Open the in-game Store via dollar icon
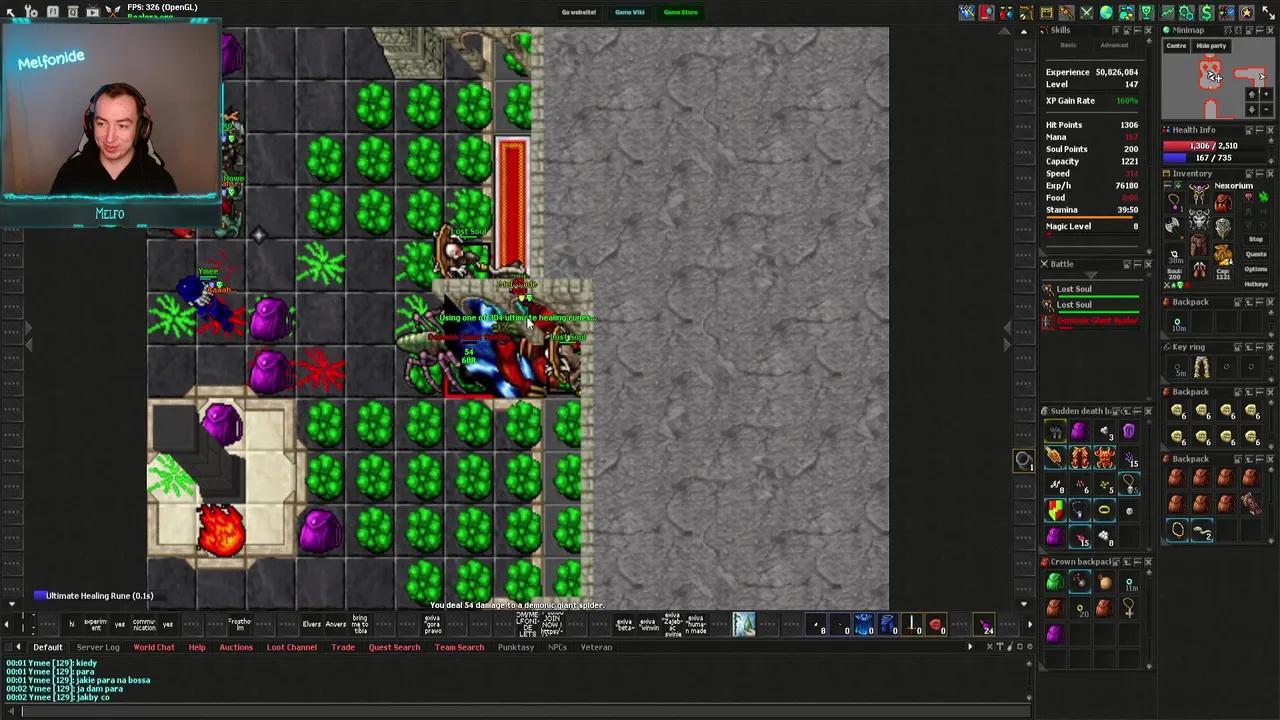Viewport: 1280px width, 720px height. 1206,12
